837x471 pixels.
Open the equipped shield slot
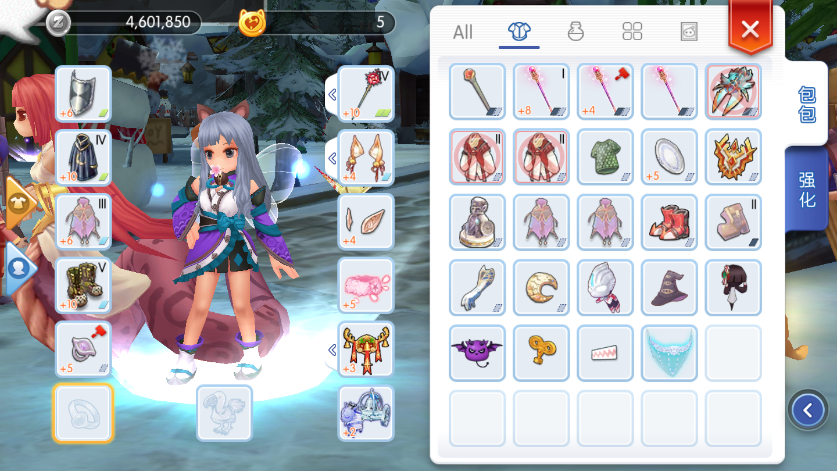[83, 93]
